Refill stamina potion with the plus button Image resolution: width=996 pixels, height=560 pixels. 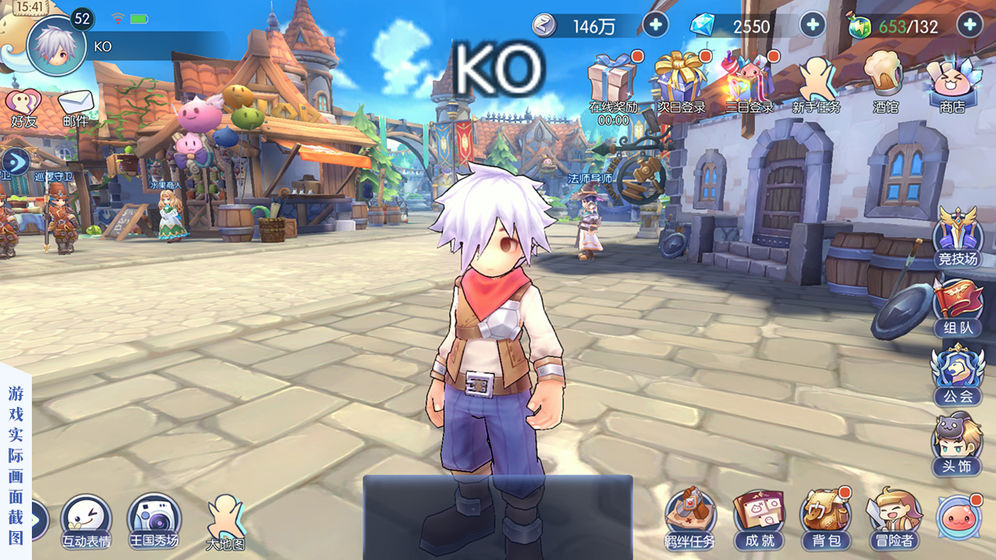[x=969, y=26]
